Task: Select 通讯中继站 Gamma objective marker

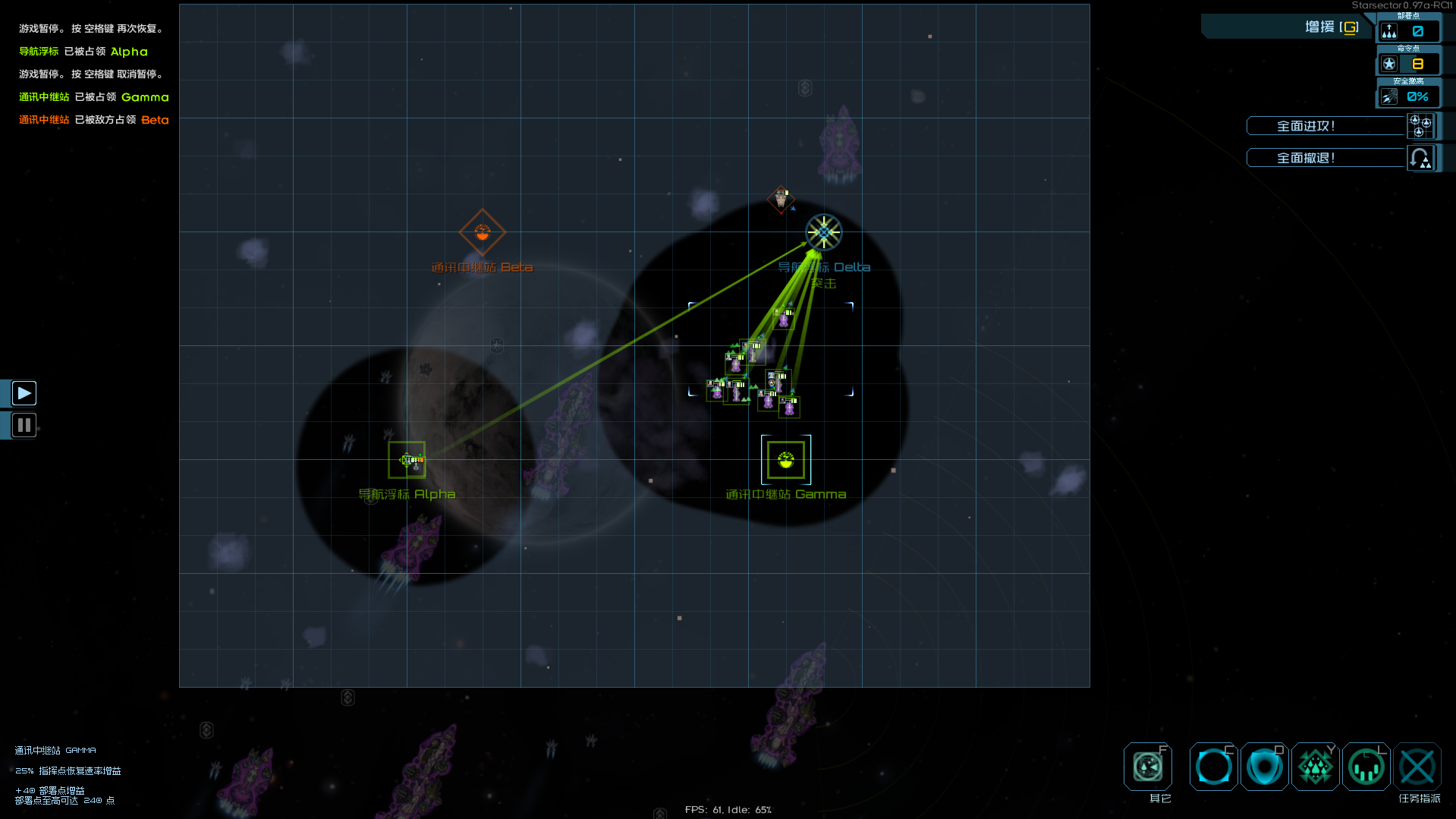Action: pos(785,459)
